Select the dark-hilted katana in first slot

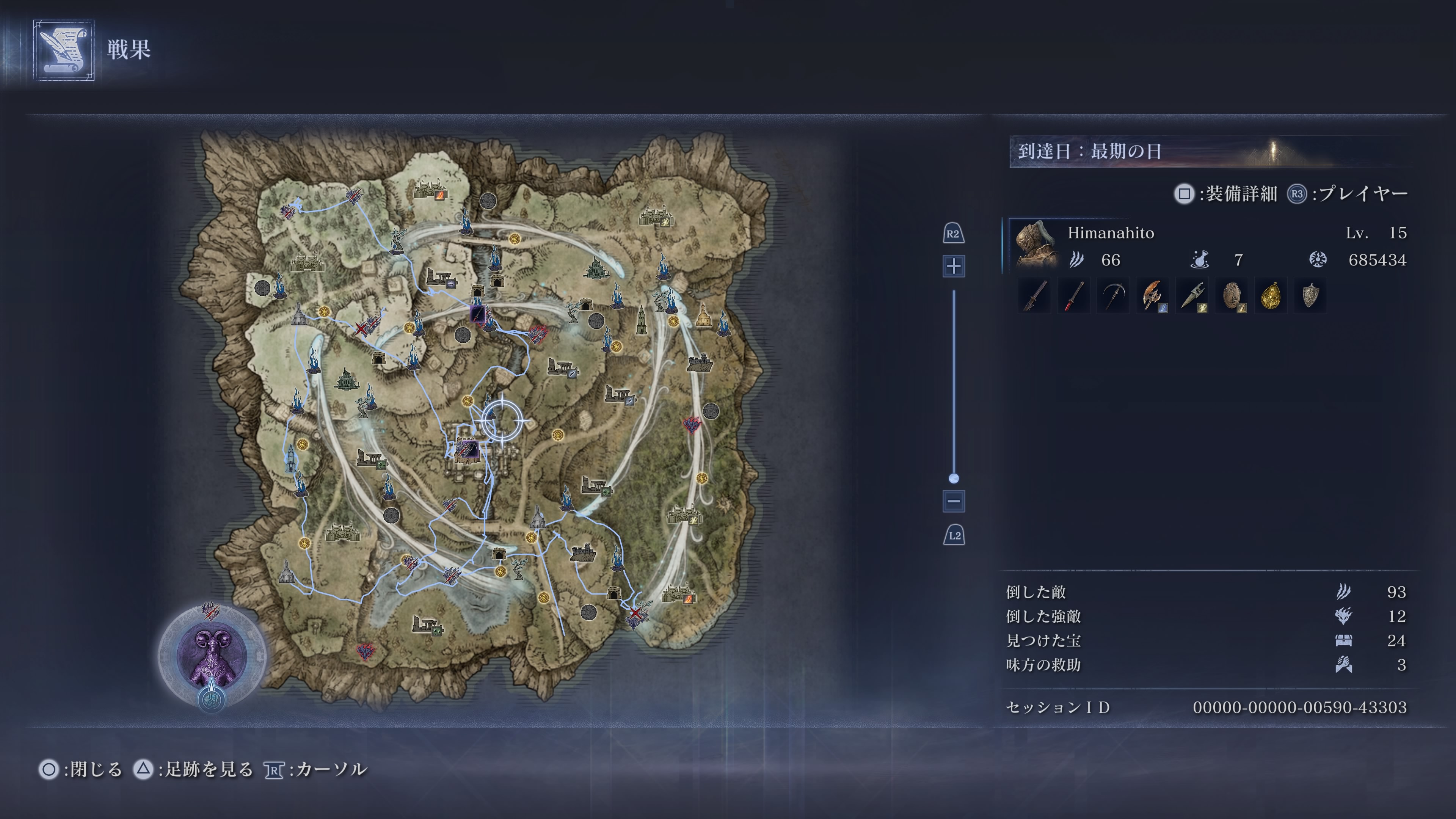[1034, 296]
